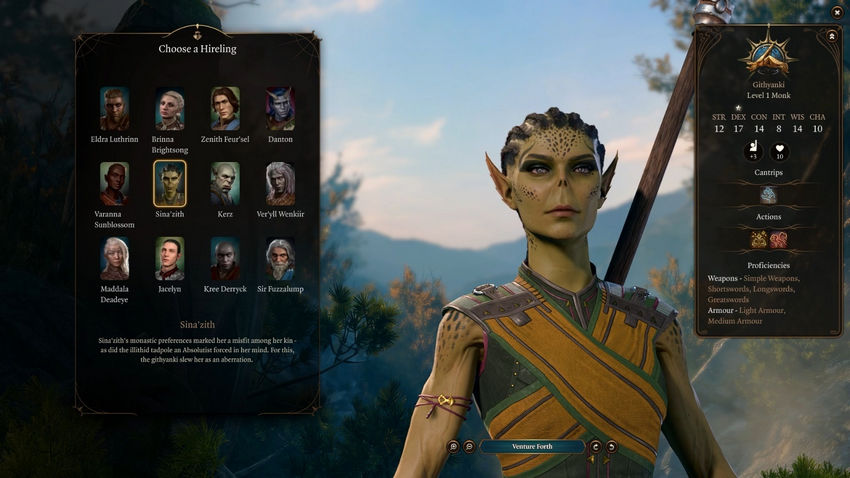Rotate the character model clockwise

(596, 447)
